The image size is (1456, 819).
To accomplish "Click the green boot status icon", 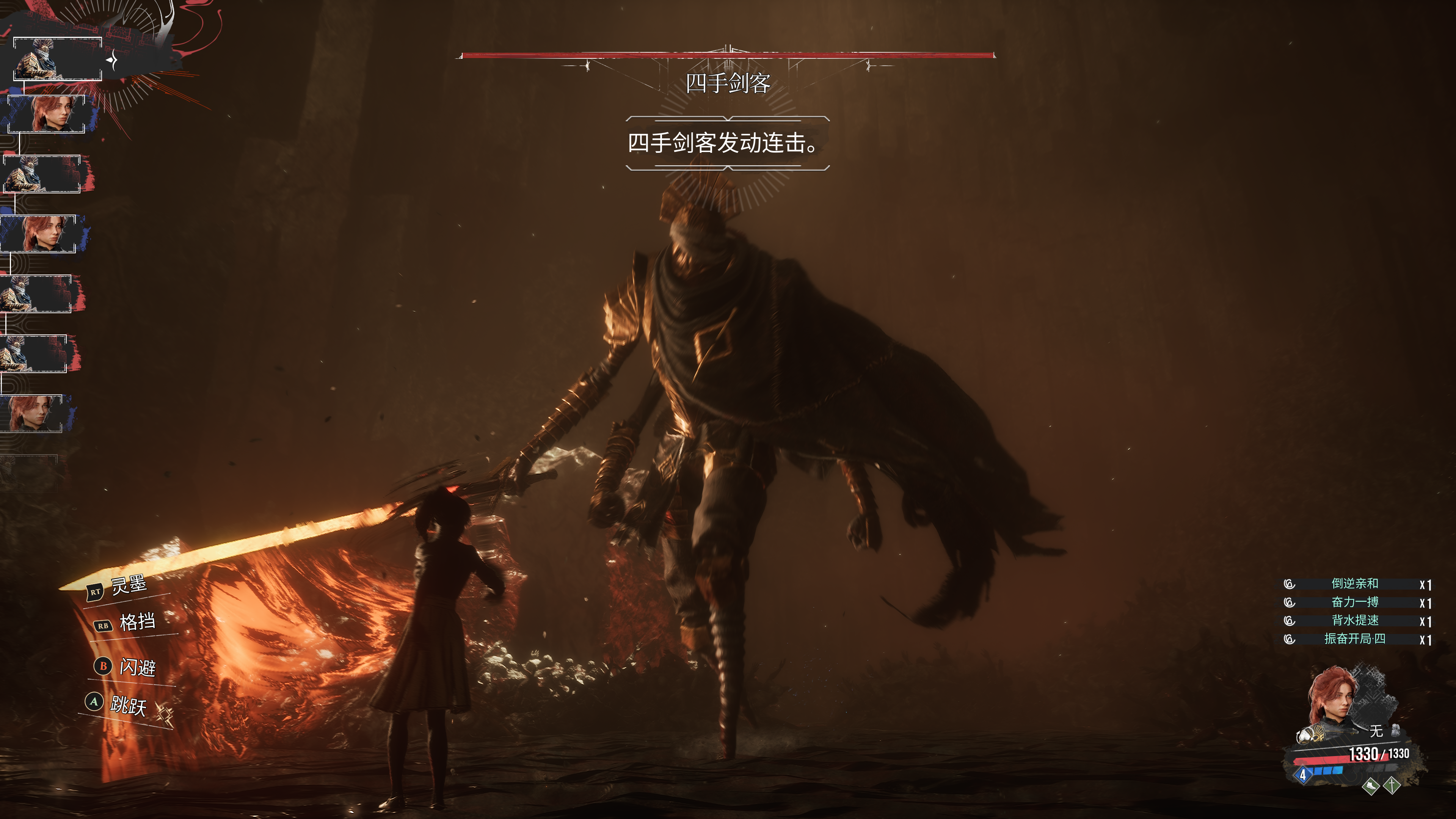I will pyautogui.click(x=1370, y=786).
